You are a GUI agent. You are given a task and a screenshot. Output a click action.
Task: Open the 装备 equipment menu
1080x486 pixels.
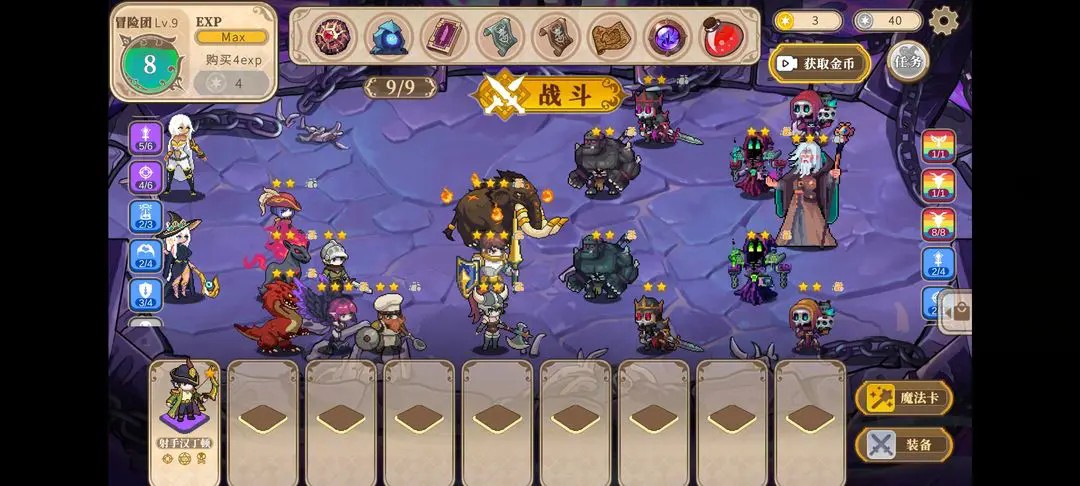(904, 444)
